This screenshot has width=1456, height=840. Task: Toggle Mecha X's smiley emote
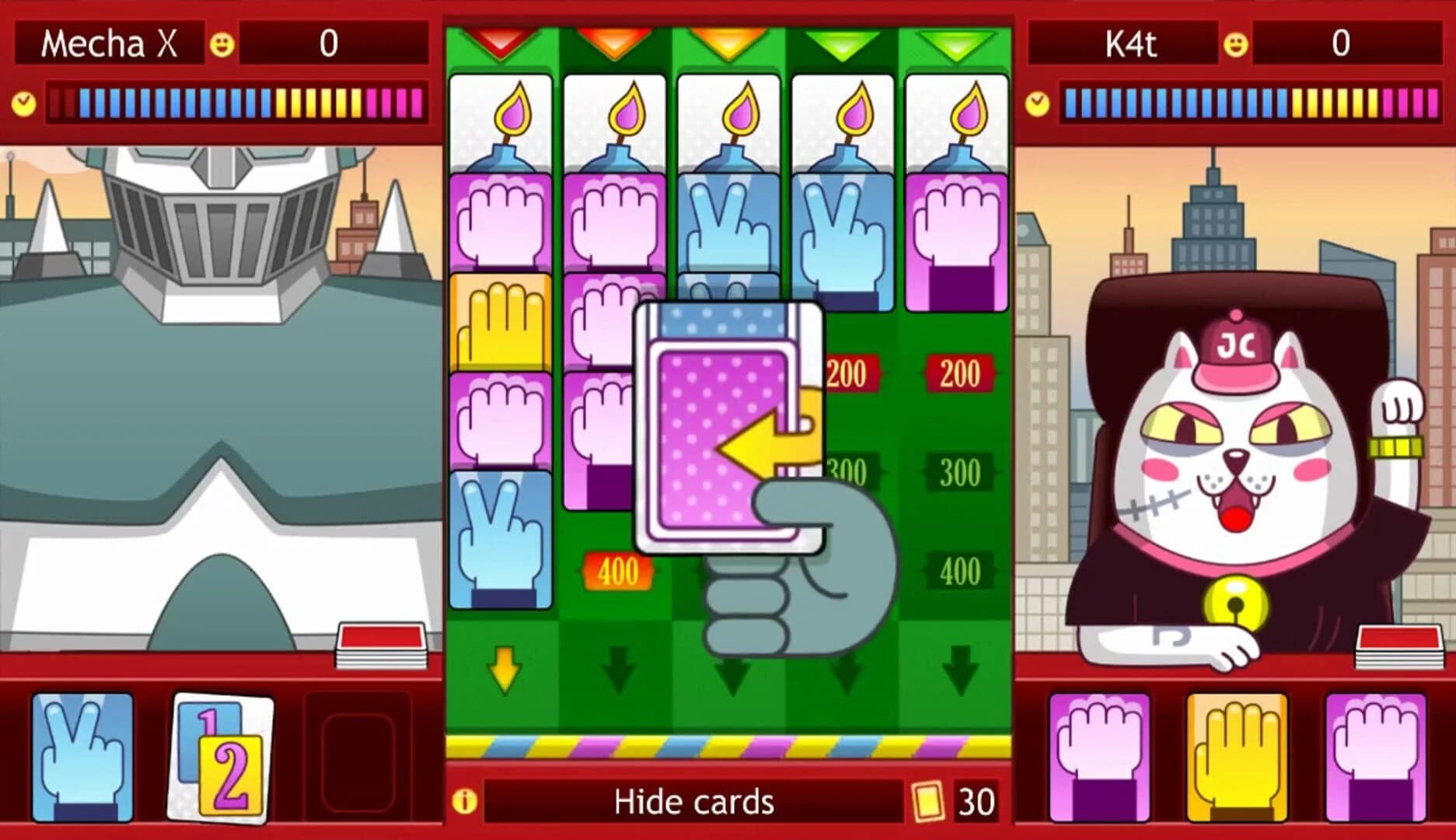pyautogui.click(x=223, y=44)
